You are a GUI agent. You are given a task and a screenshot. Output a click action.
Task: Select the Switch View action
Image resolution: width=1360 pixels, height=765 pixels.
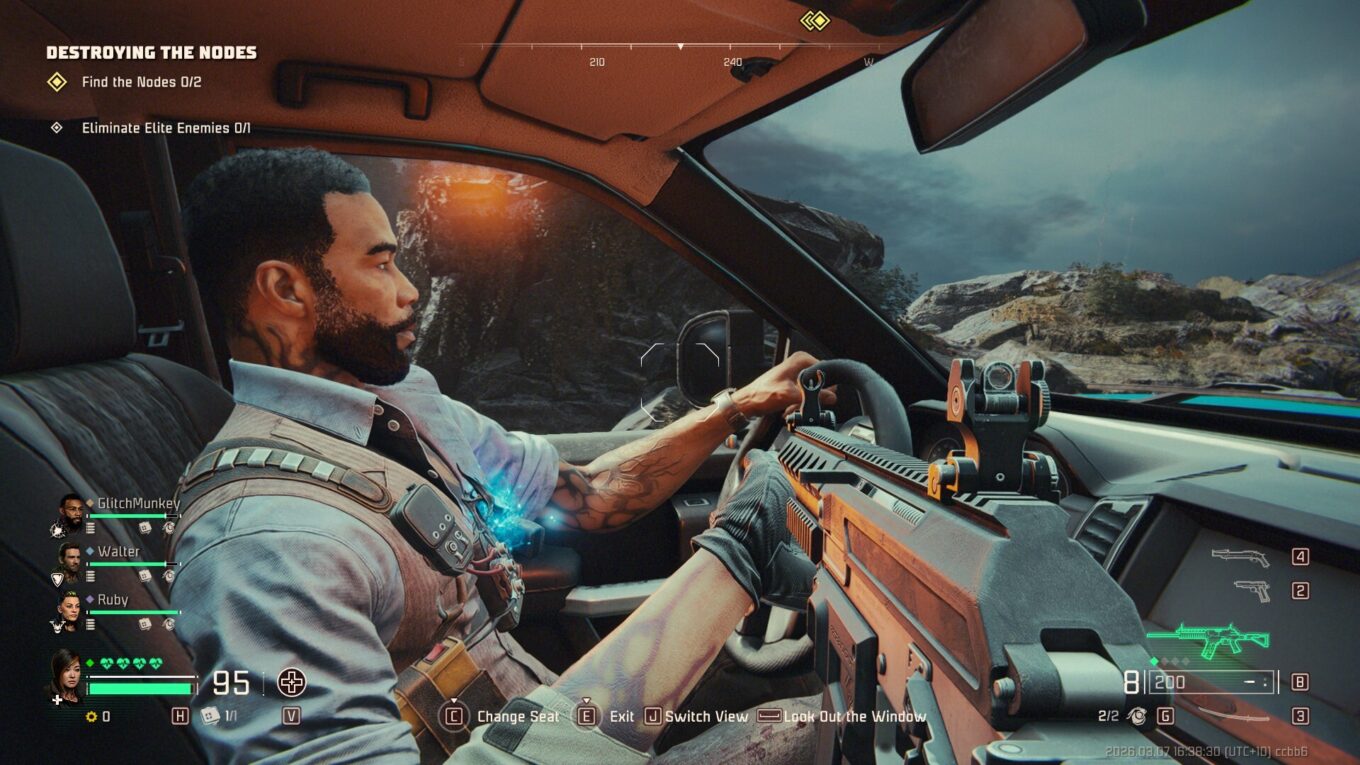pos(706,716)
